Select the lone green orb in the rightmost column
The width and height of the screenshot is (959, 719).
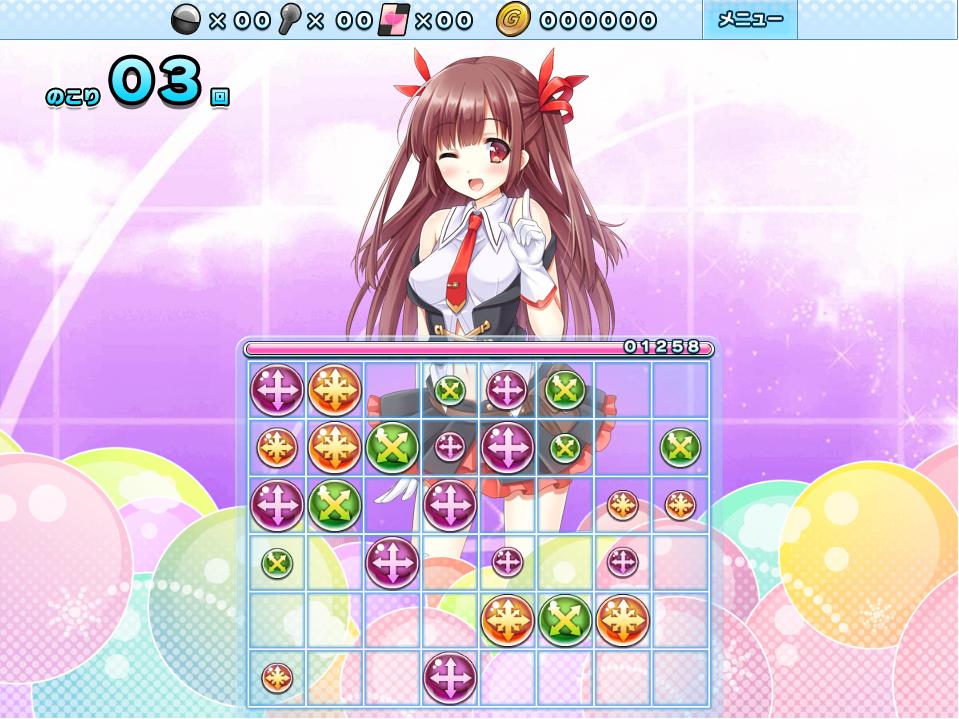click(x=680, y=447)
